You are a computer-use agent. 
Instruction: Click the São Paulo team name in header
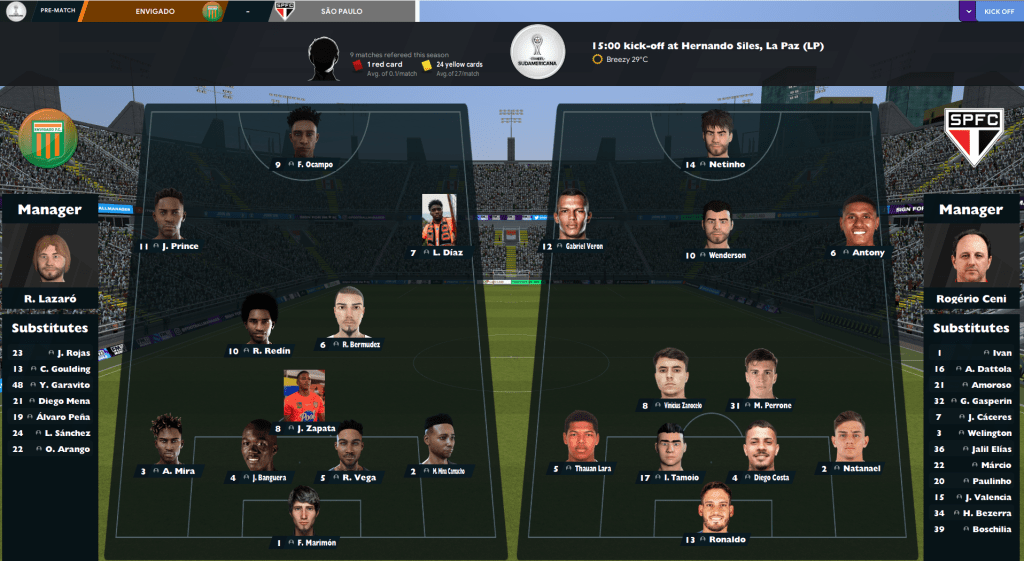click(342, 11)
